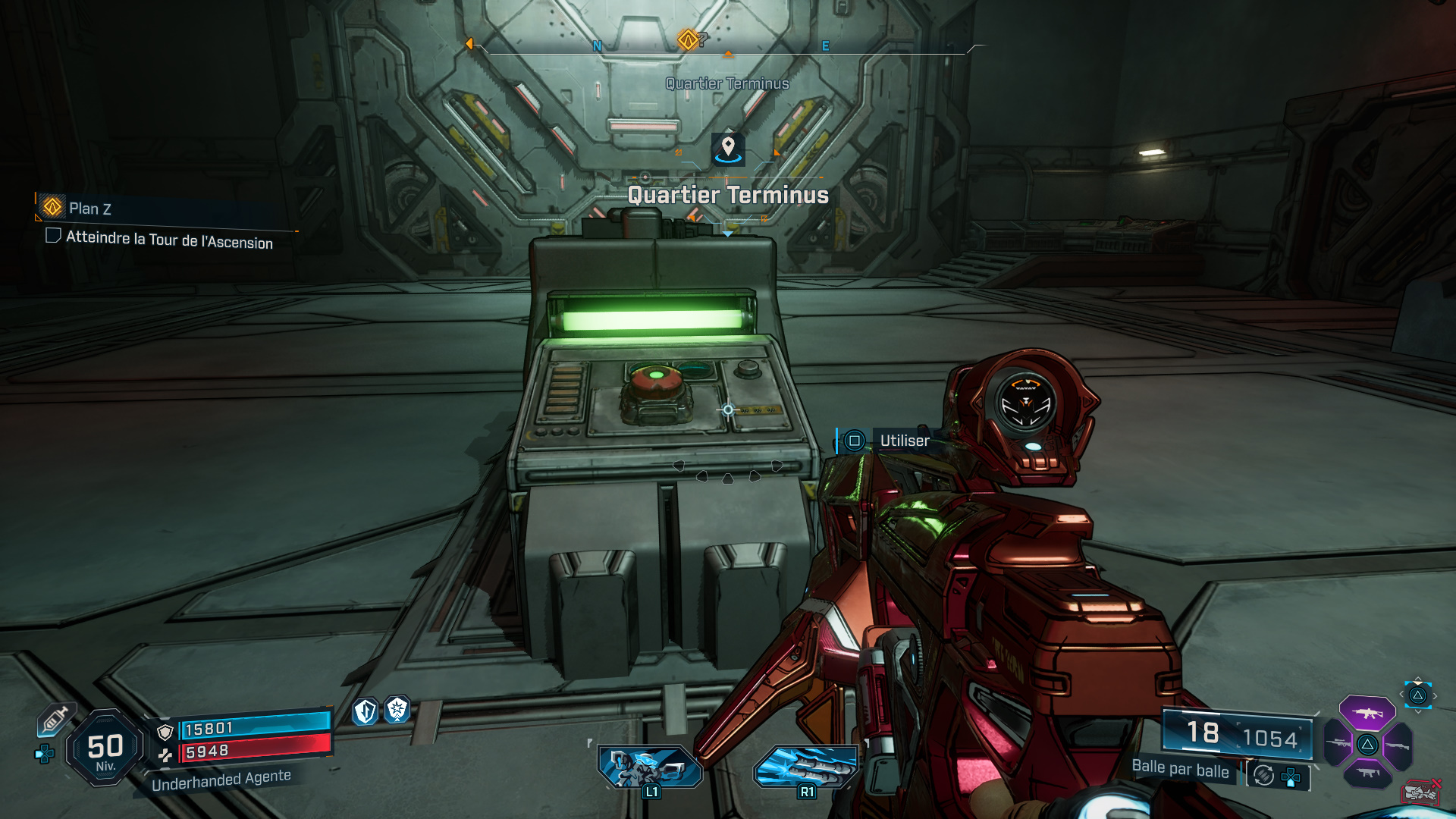Click the Underhanded Agente character name

click(x=221, y=780)
